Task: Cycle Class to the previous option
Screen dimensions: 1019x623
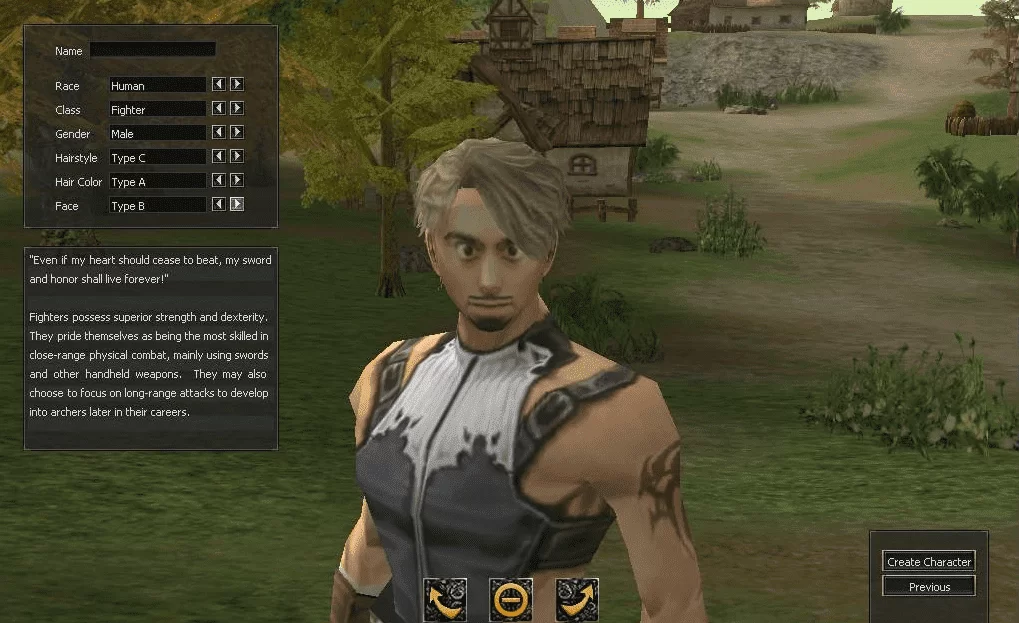Action: [218, 109]
